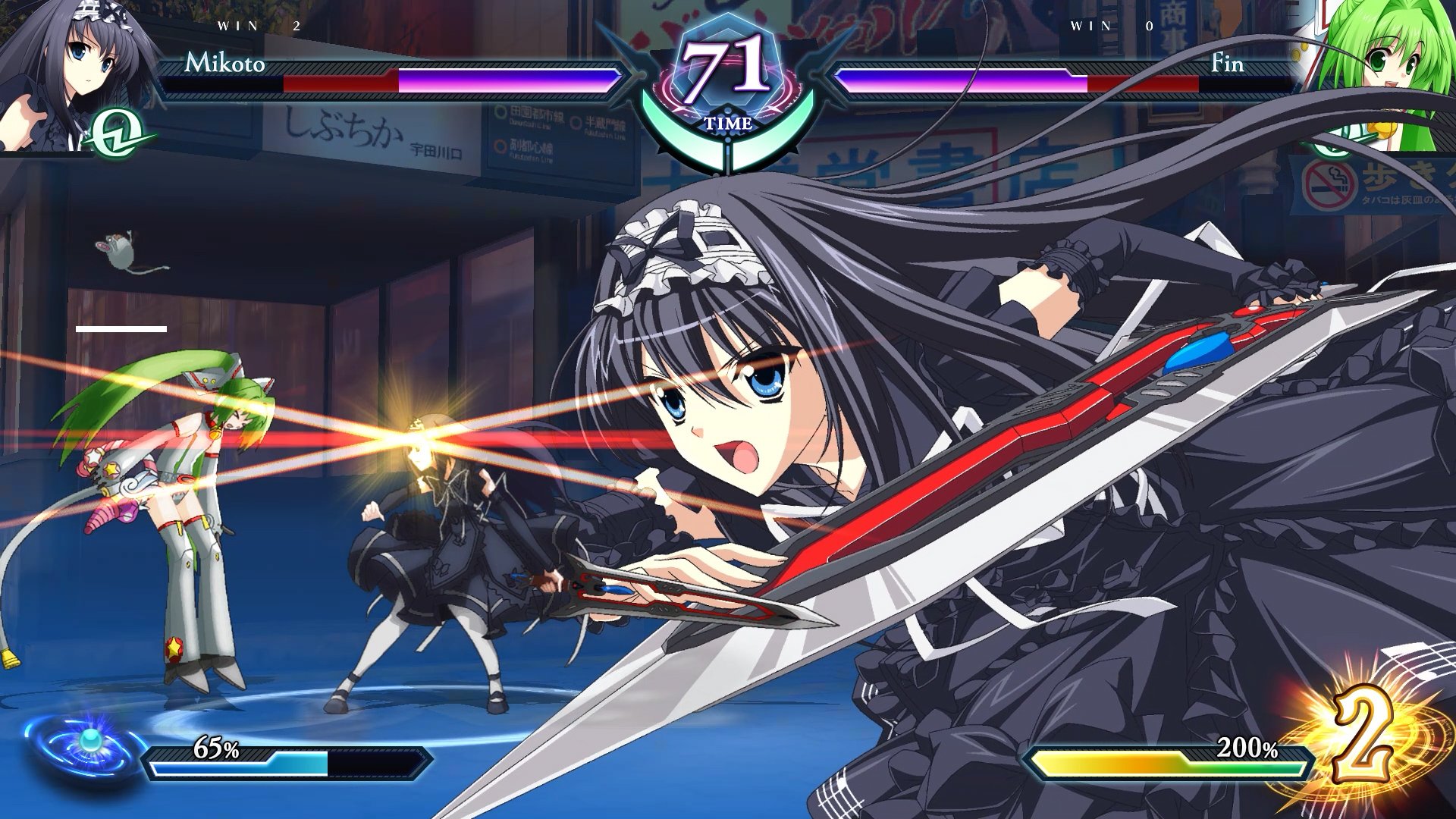Click the white dash marker near the left edge
Screen dimensions: 1456x819
coord(121,328)
